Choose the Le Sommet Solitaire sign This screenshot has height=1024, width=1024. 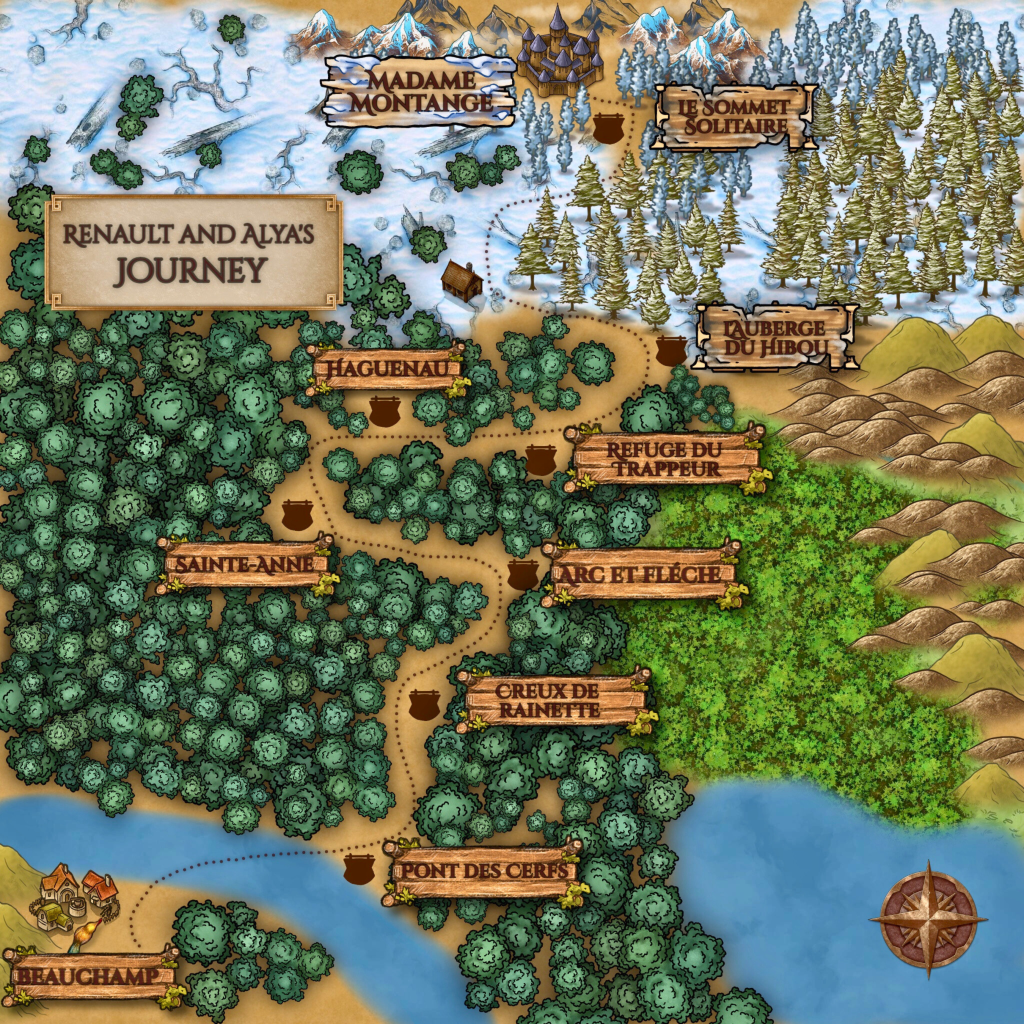pos(734,116)
